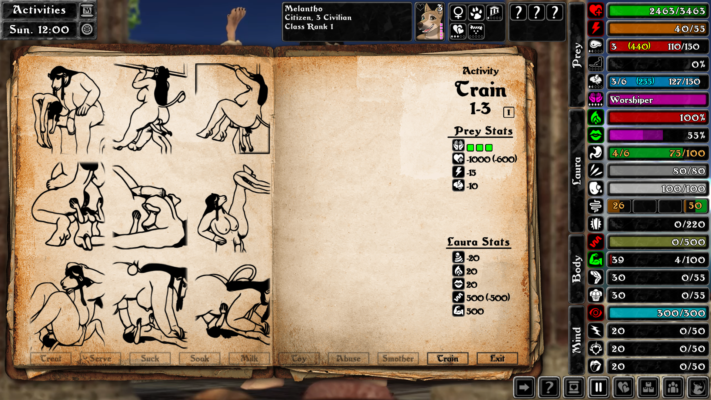Screen dimensions: 711x400
Task: Click the arrow button in bottom toolbar
Action: point(524,387)
